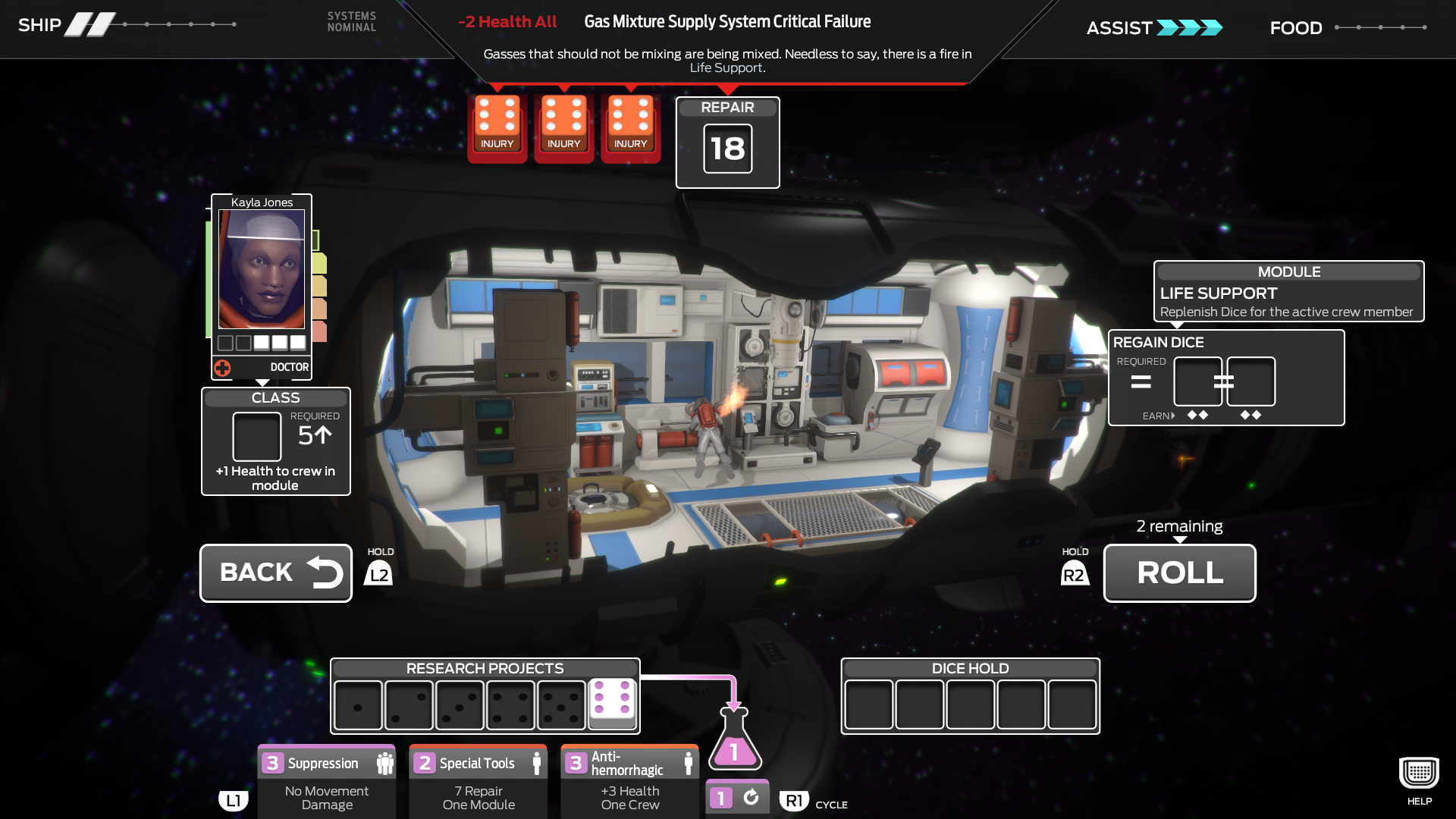Select the first red Injury die
The width and height of the screenshot is (1456, 819).
click(497, 125)
